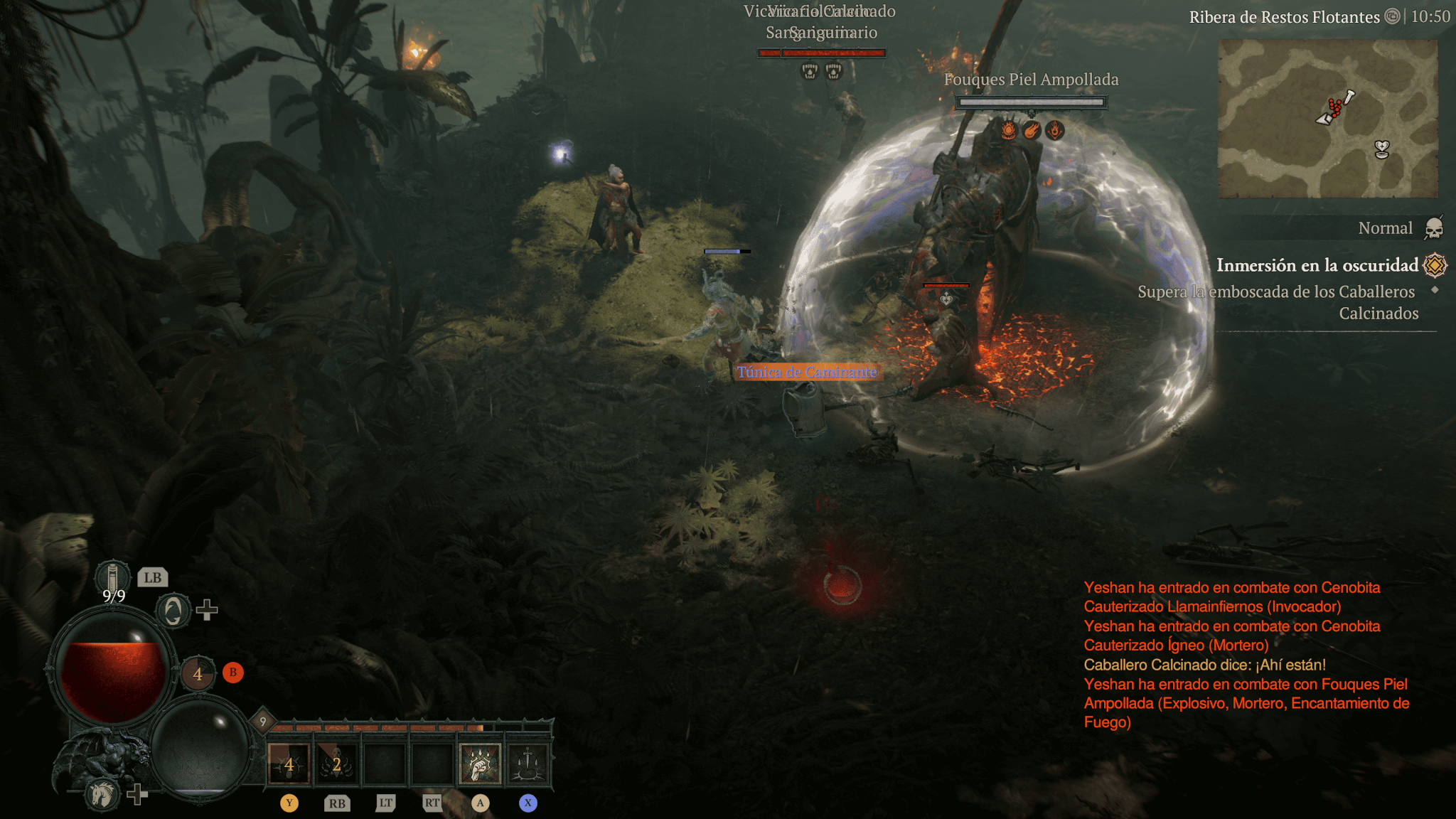The height and width of the screenshot is (819, 1456).
Task: Activate the clenched fist skill
Action: click(480, 765)
